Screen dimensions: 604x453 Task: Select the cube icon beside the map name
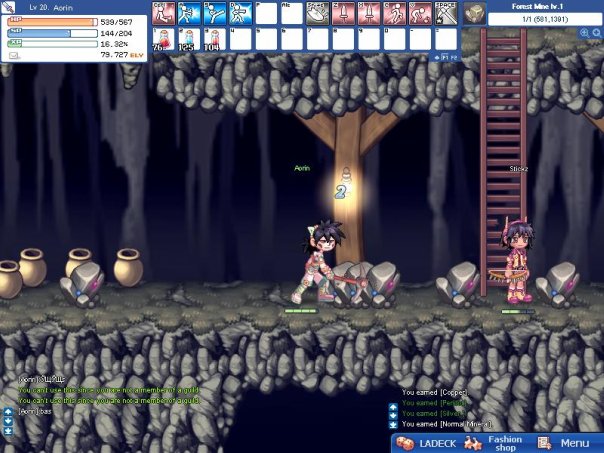tap(475, 13)
